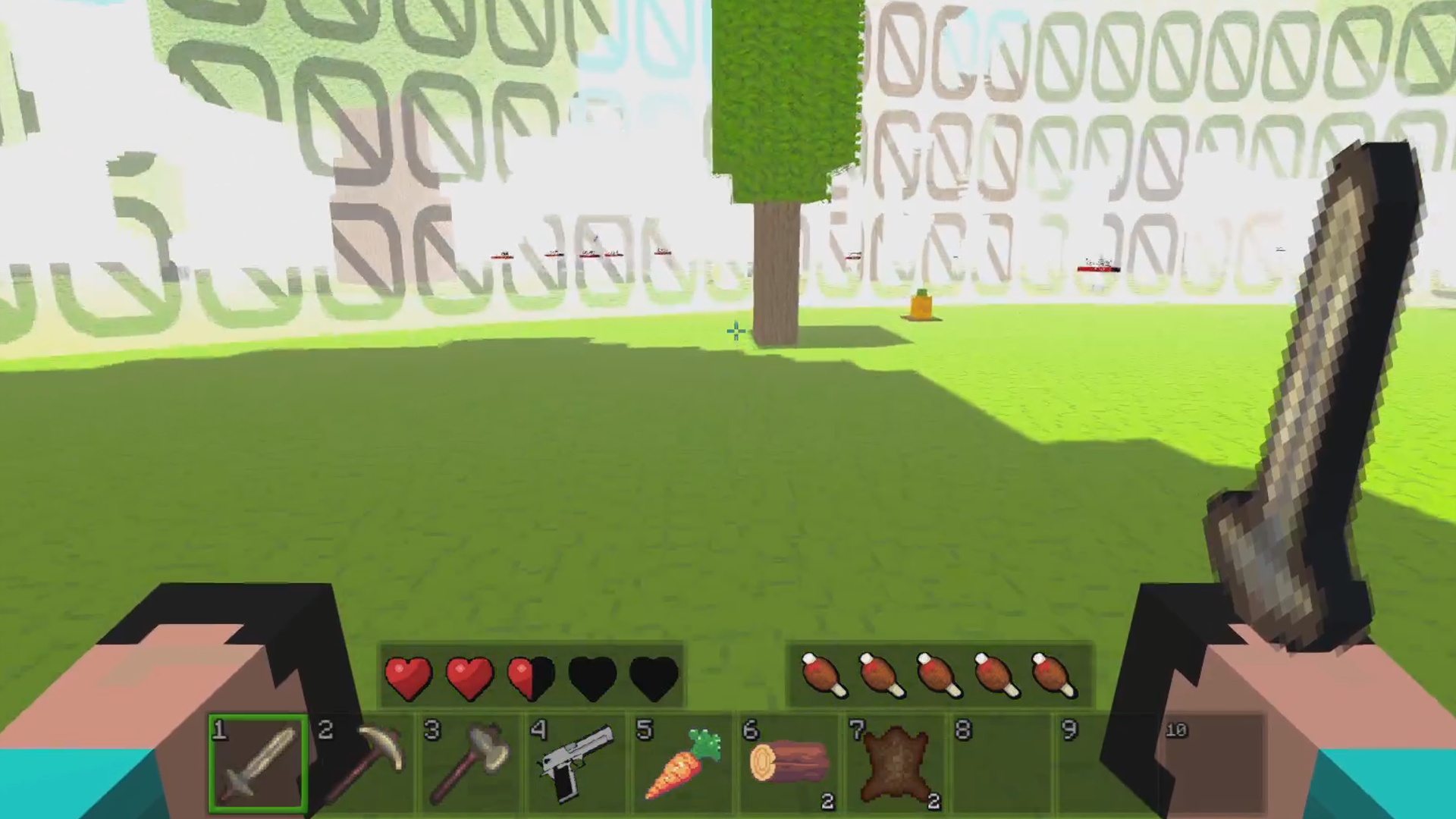Click the last empty black heart
The width and height of the screenshot is (1456, 819).
[x=654, y=677]
